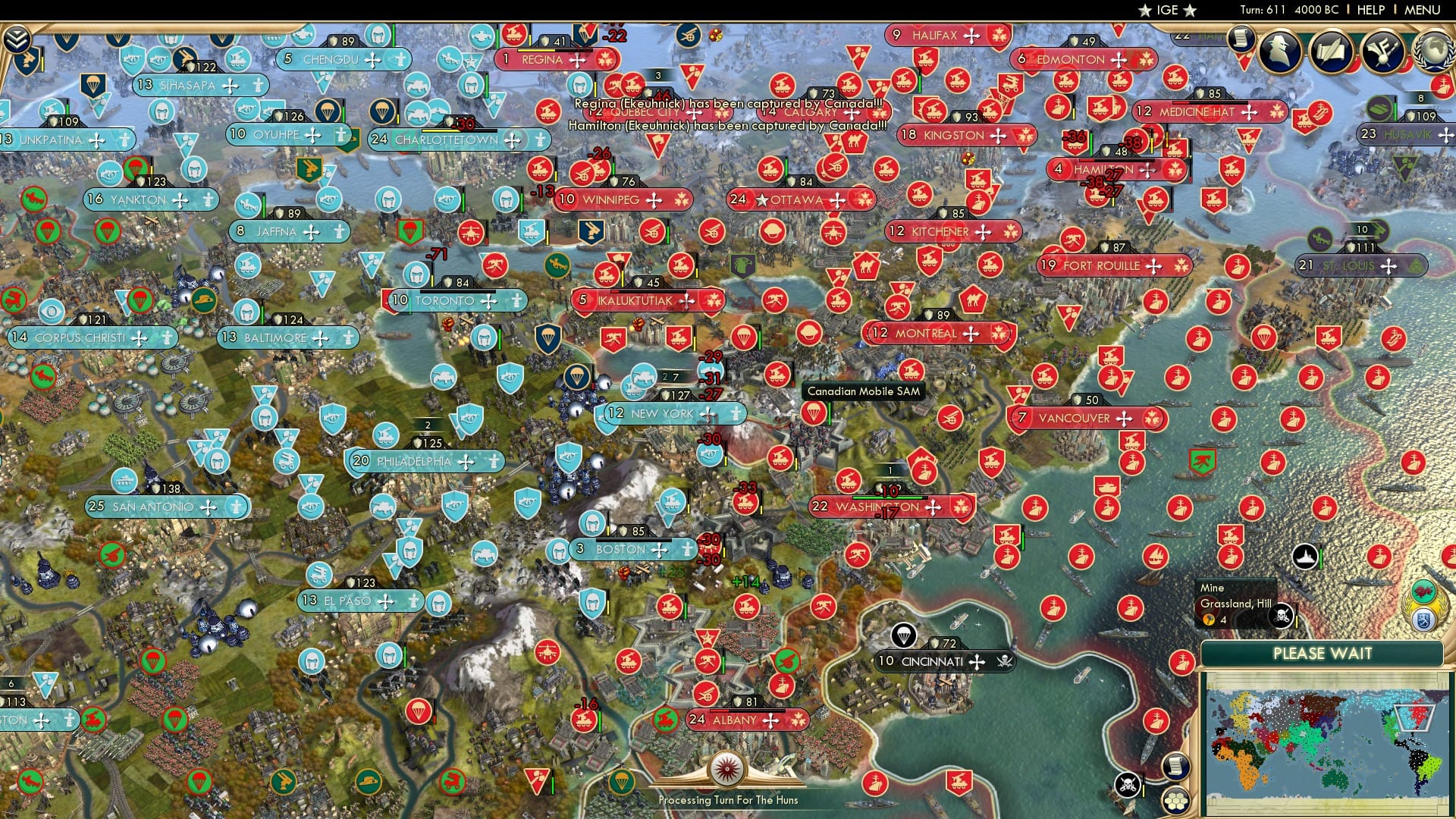The height and width of the screenshot is (819, 1456).
Task: Click the barbarian skull flag near Cincinnati
Action: (1003, 661)
